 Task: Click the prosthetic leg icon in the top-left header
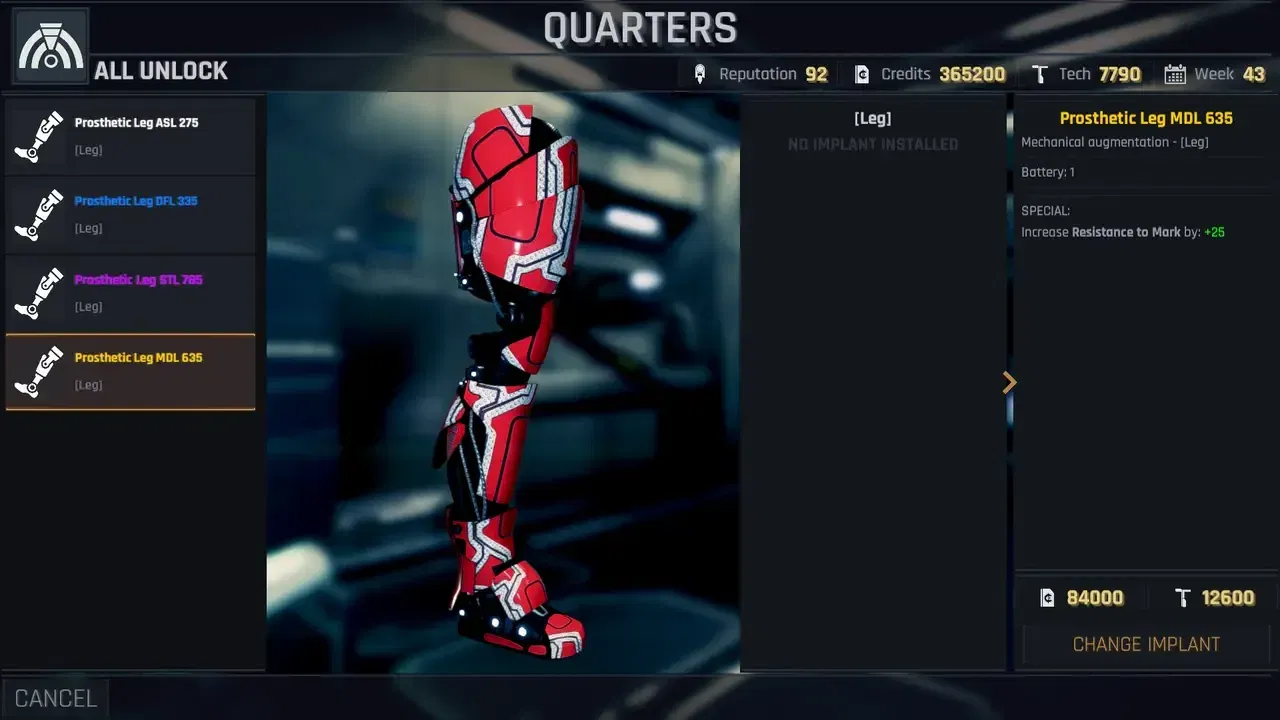pyautogui.click(x=49, y=43)
